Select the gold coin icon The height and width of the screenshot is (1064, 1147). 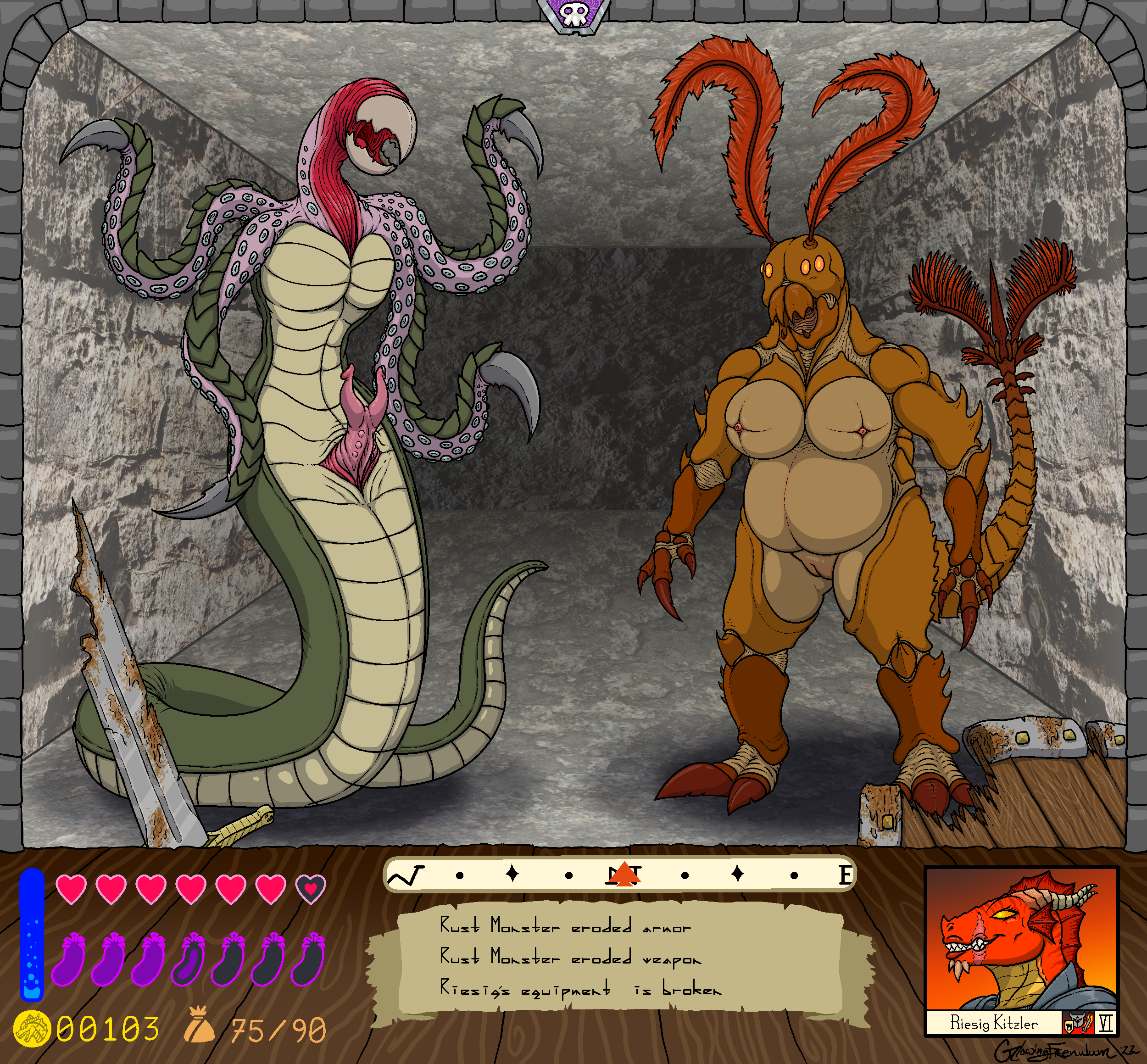[32, 1028]
